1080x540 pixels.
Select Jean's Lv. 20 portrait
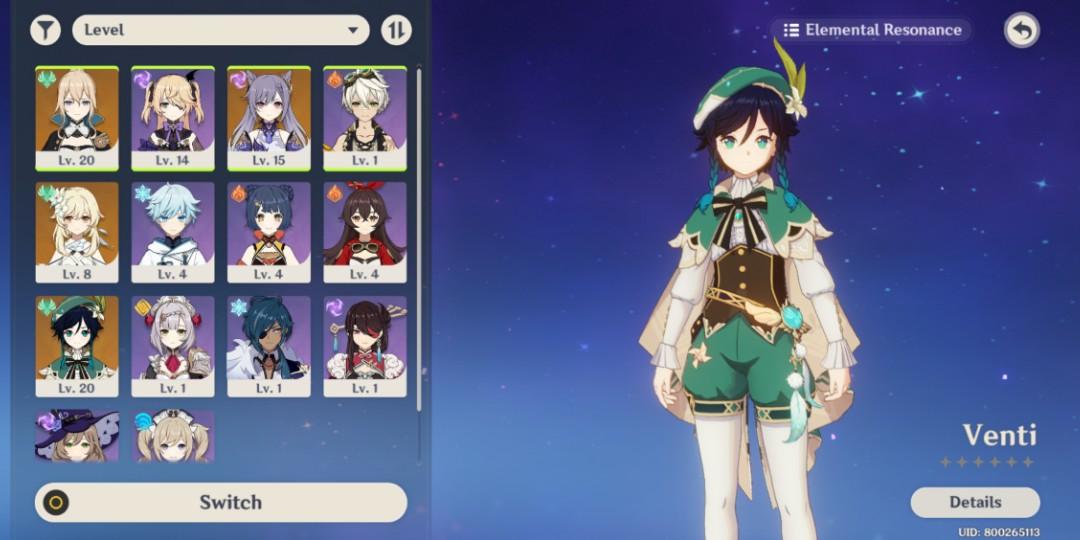tap(77, 117)
